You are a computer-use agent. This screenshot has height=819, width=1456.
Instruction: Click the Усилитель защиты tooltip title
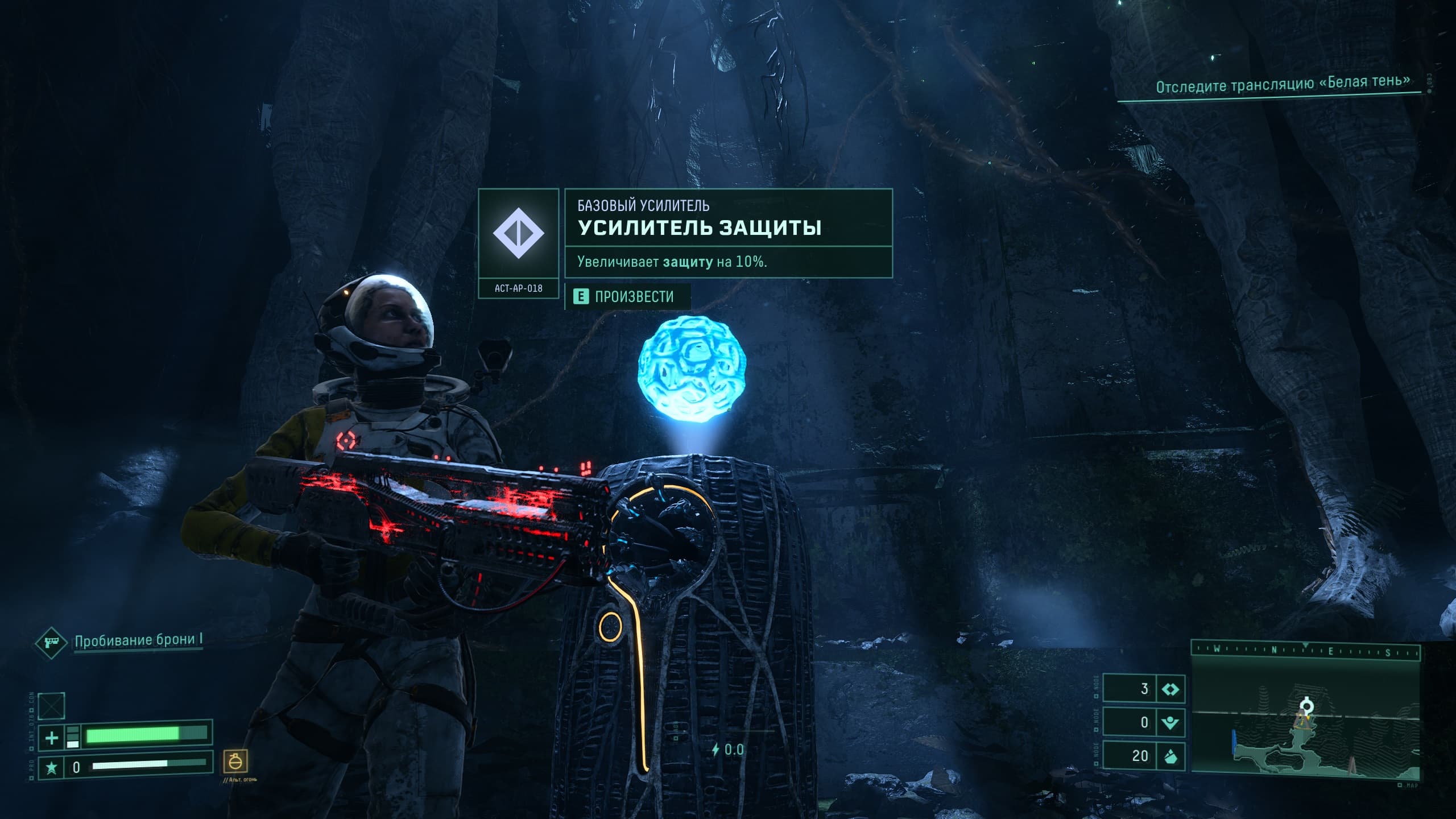point(700,227)
